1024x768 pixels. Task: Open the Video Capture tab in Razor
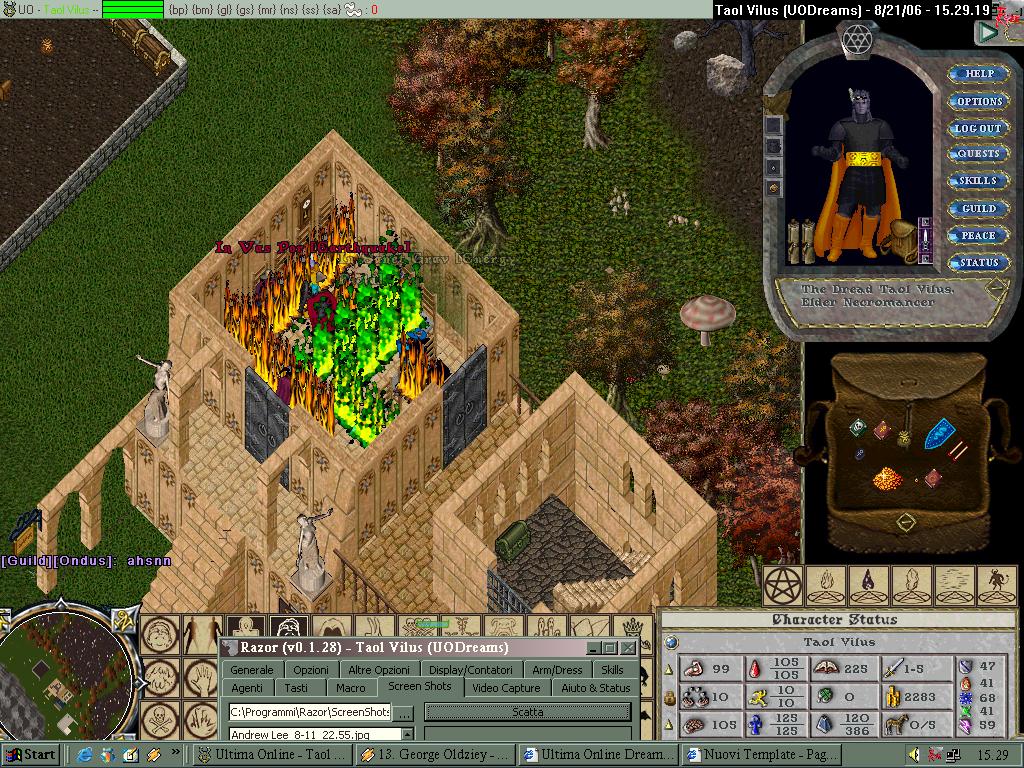tap(506, 688)
